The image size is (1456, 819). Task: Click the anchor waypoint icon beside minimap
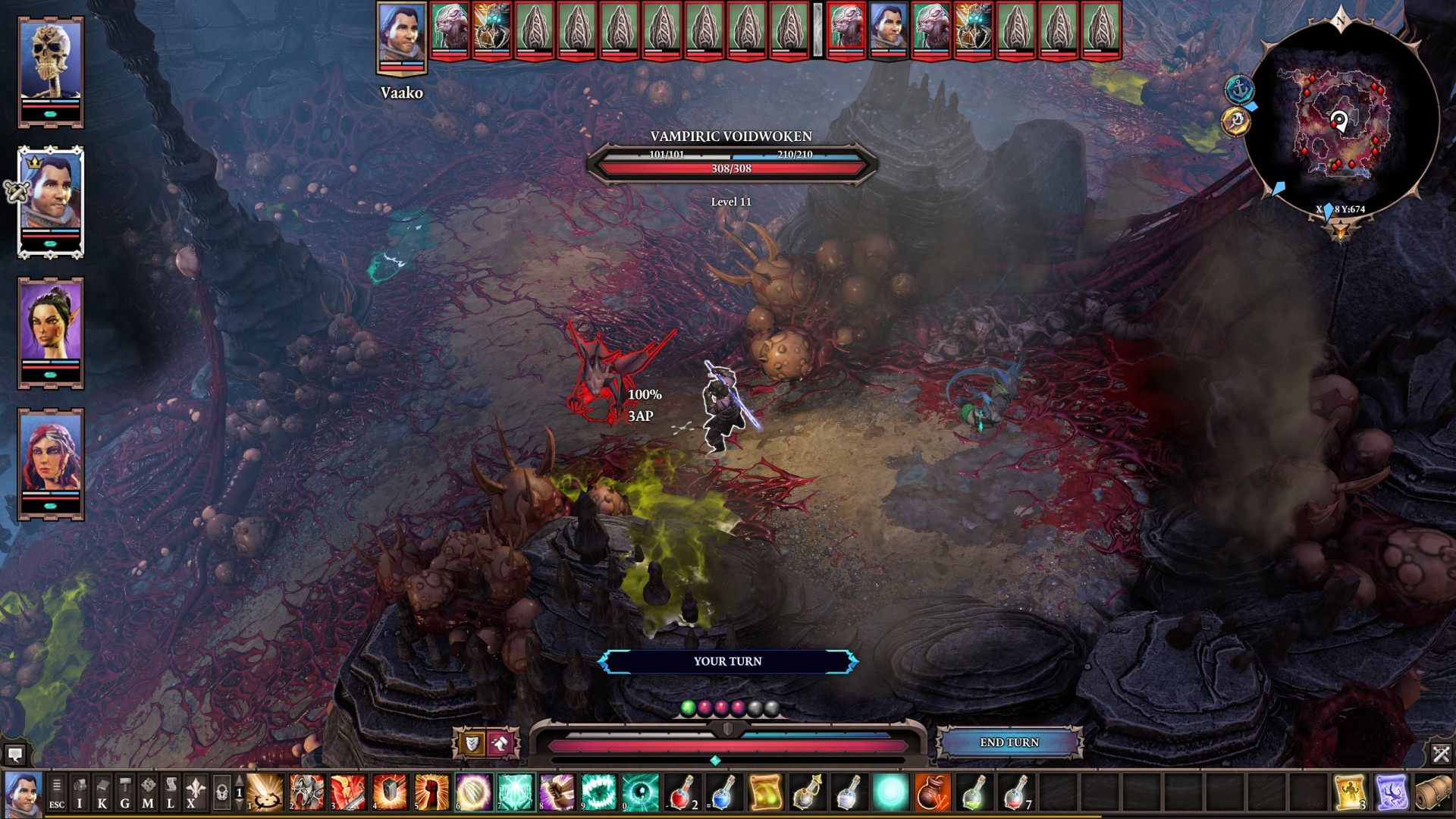tap(1239, 89)
